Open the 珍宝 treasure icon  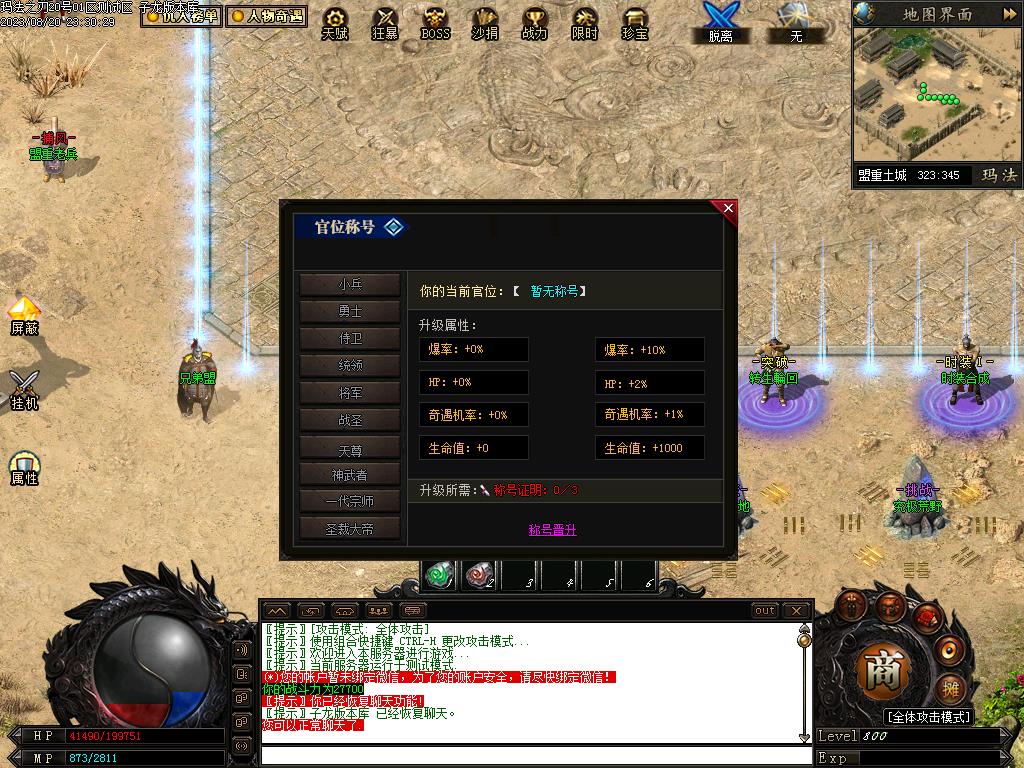[x=635, y=22]
